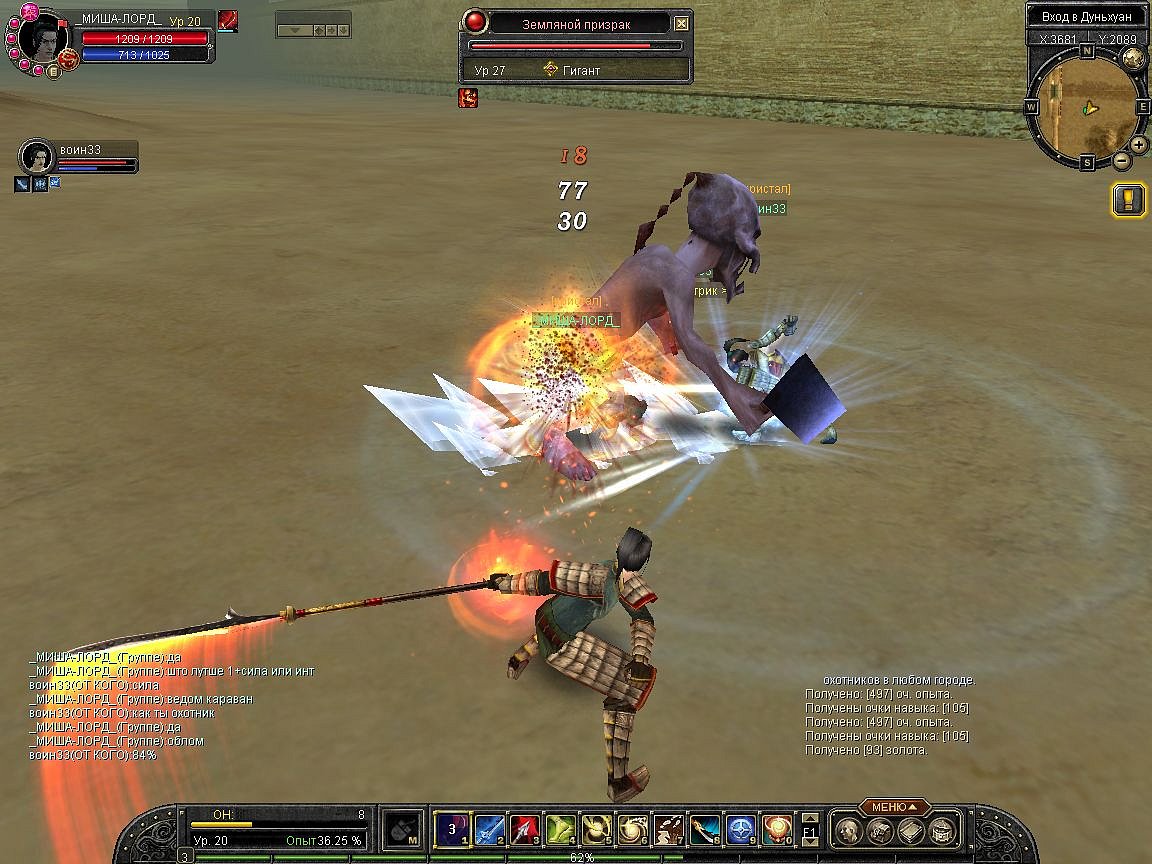Open the world map globe button

1134,59
